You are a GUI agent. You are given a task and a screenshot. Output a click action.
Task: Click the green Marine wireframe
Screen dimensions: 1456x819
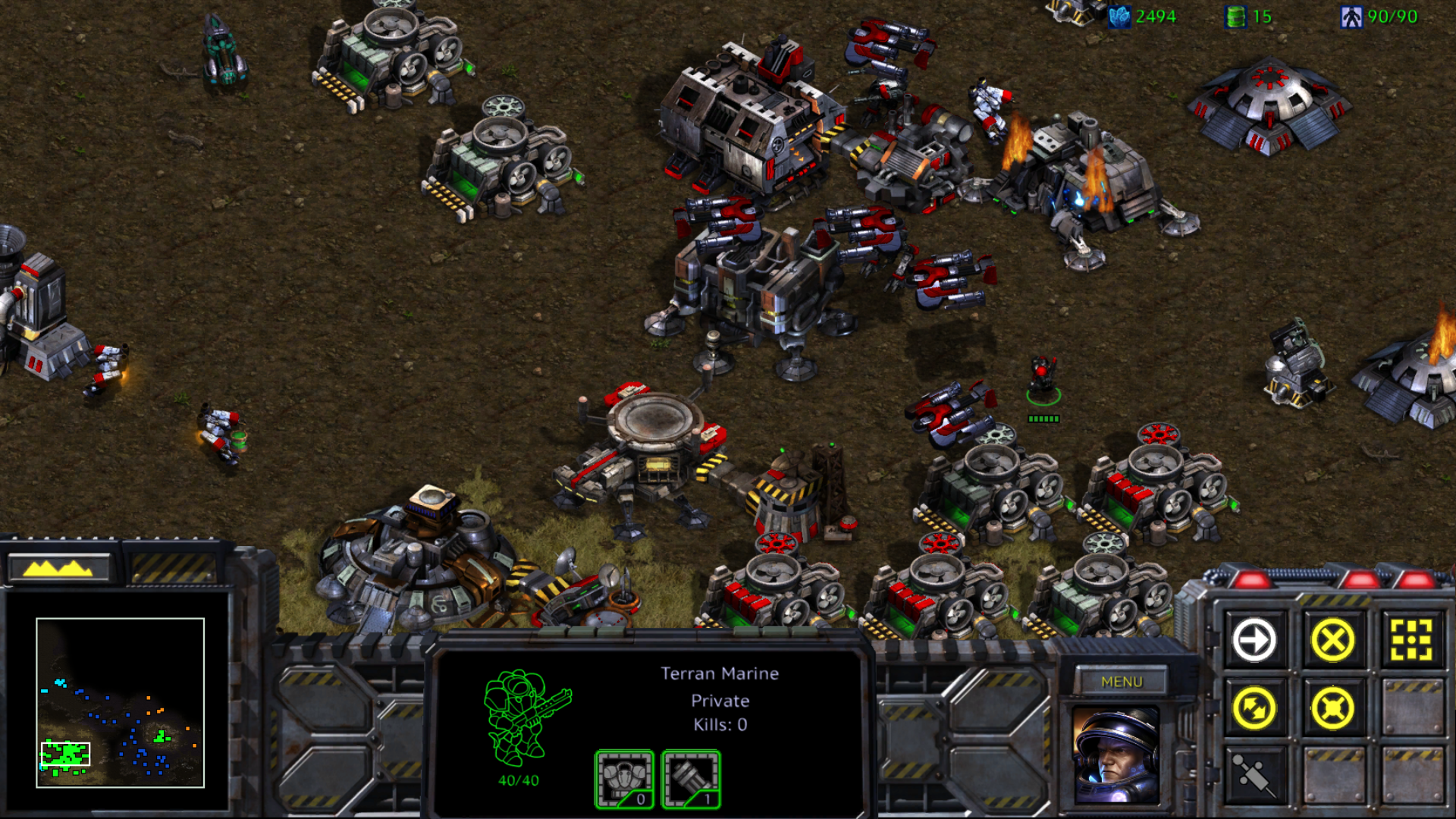[x=523, y=717]
